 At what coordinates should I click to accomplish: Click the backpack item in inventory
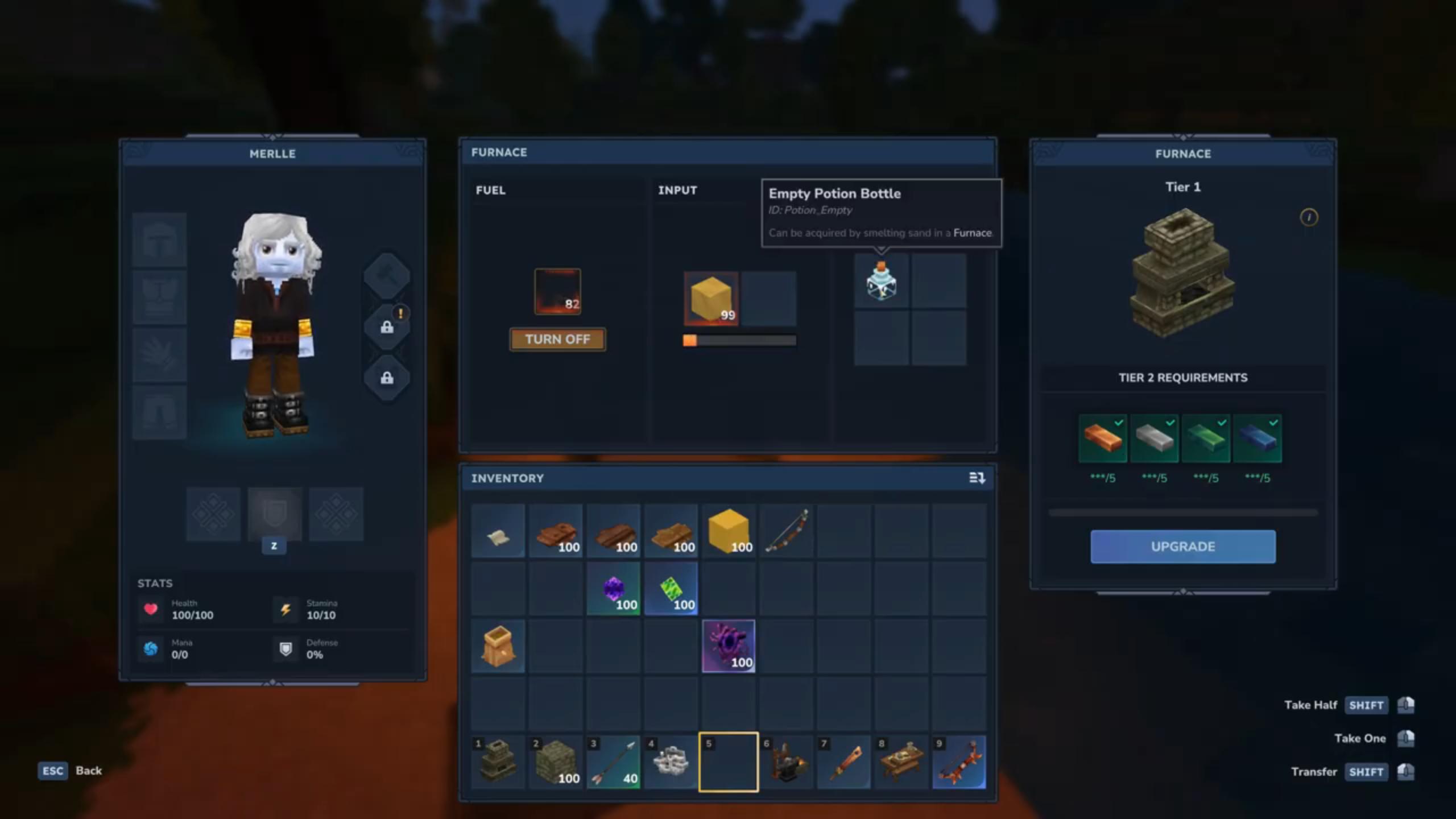tap(498, 646)
